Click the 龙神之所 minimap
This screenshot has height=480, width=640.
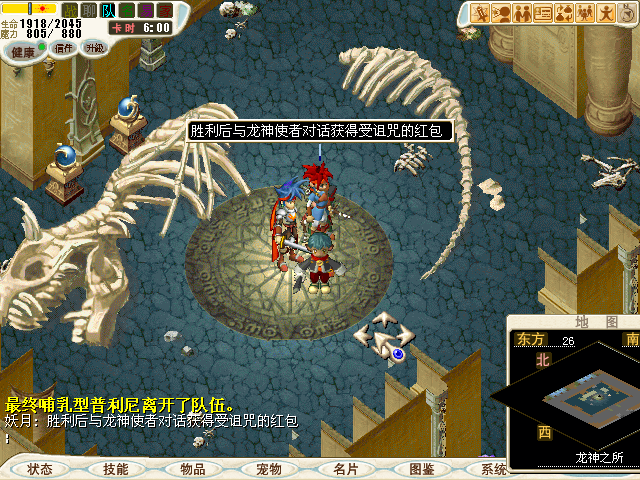point(574,398)
